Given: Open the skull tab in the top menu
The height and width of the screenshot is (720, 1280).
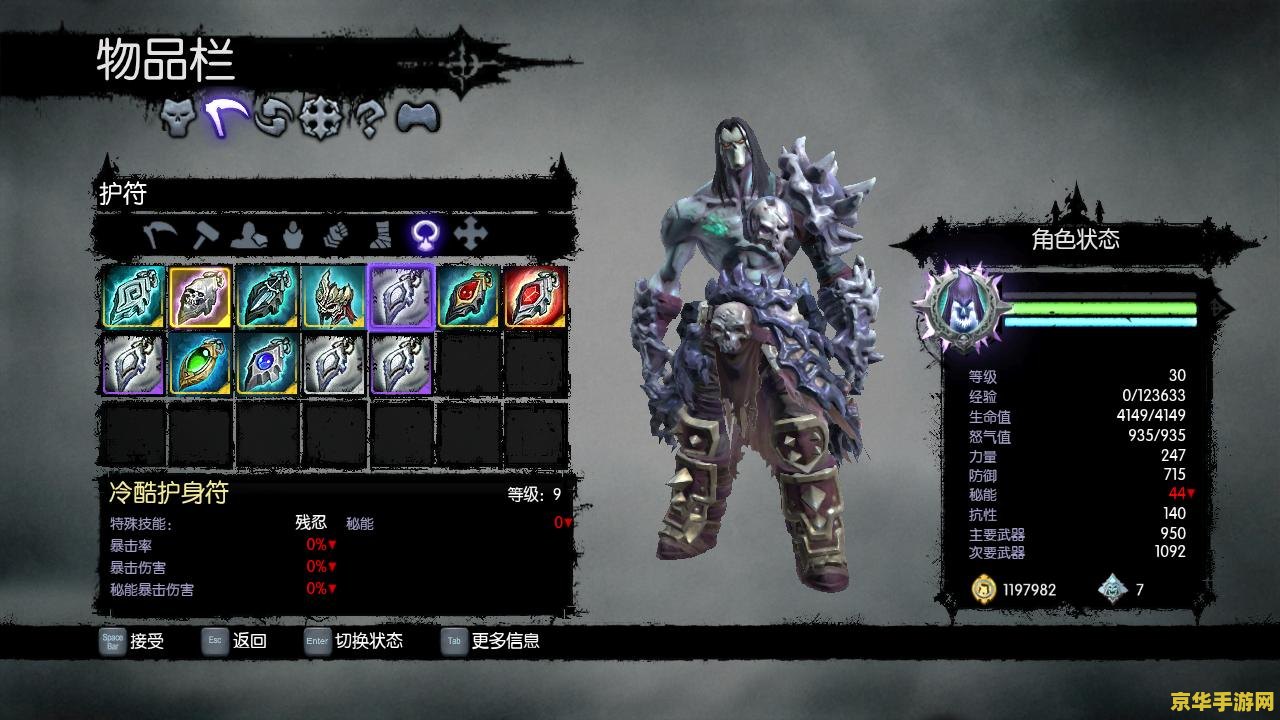Looking at the screenshot, I should (x=179, y=118).
